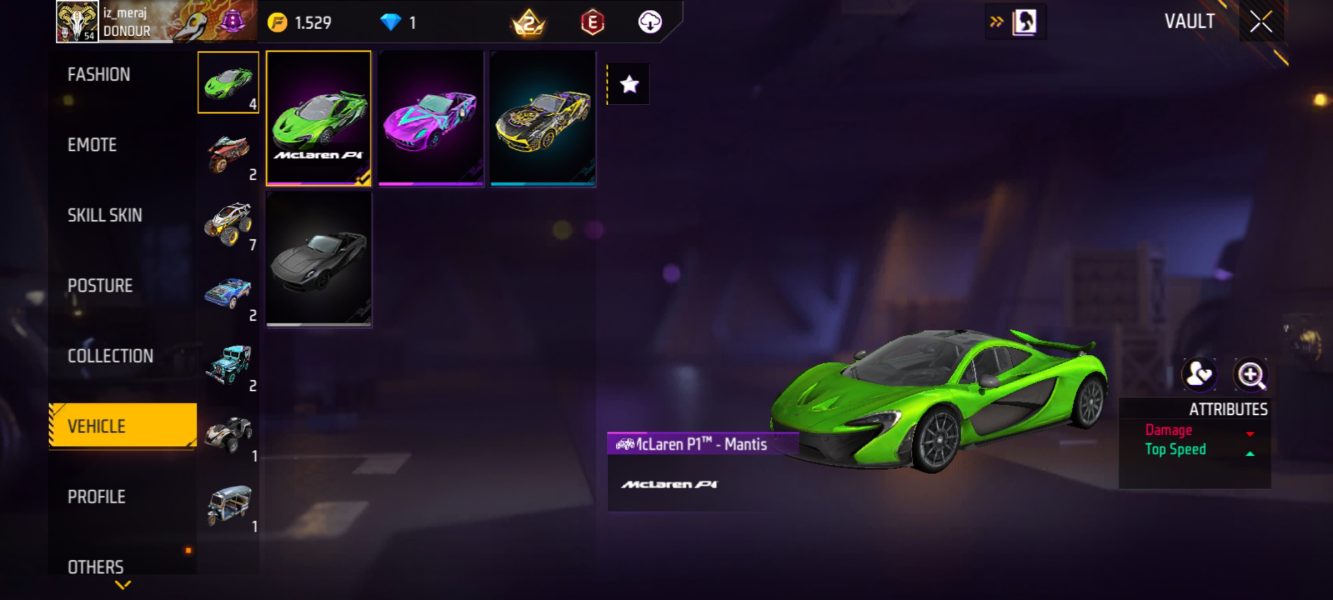
Task: Select the monster truck vehicle type
Action: 228,223
